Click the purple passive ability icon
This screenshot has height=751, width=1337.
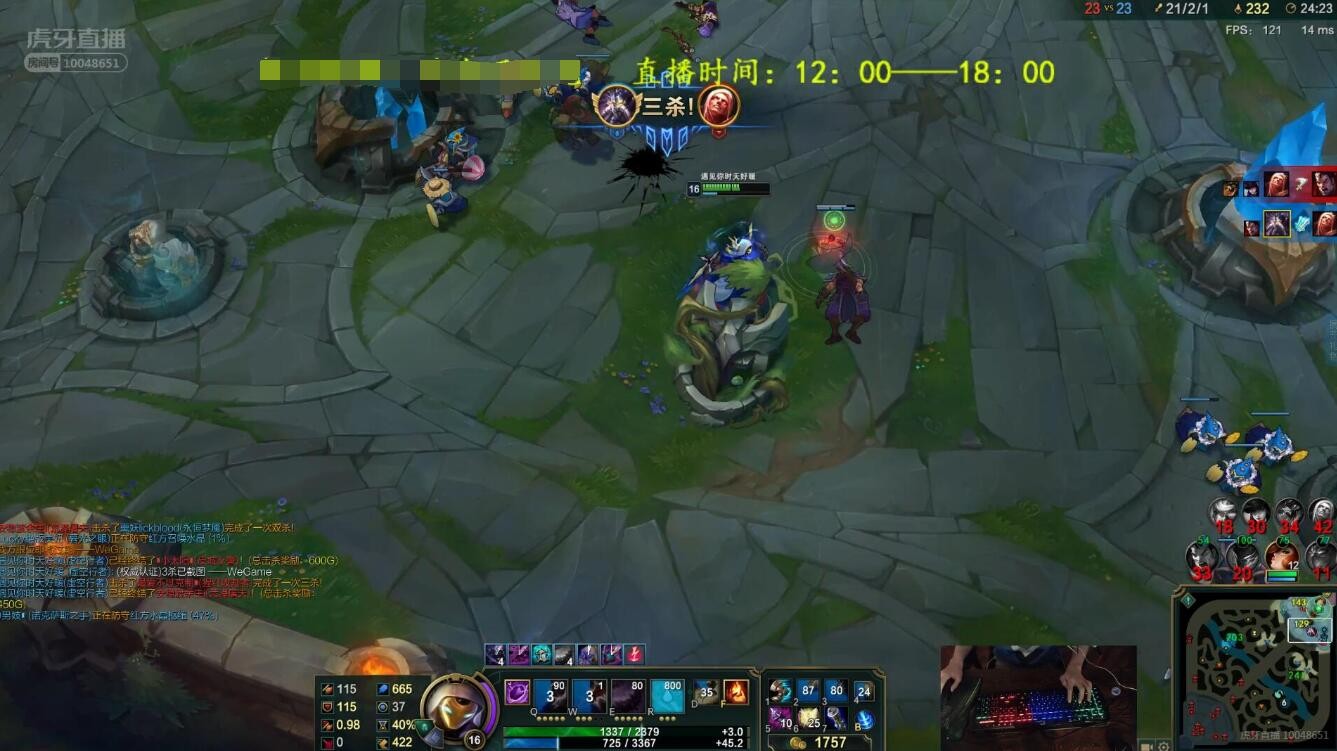click(517, 692)
